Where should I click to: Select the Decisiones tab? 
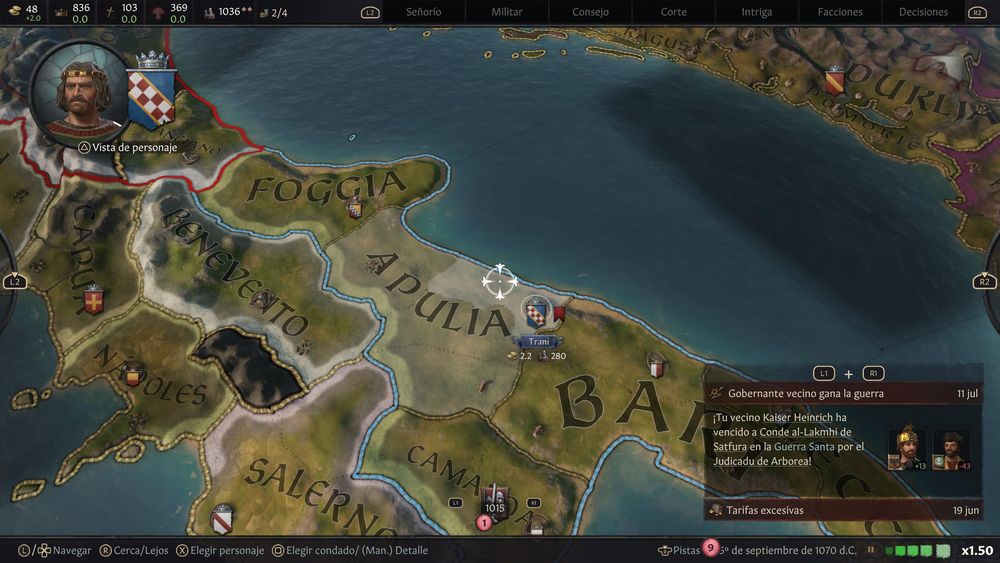tap(923, 12)
